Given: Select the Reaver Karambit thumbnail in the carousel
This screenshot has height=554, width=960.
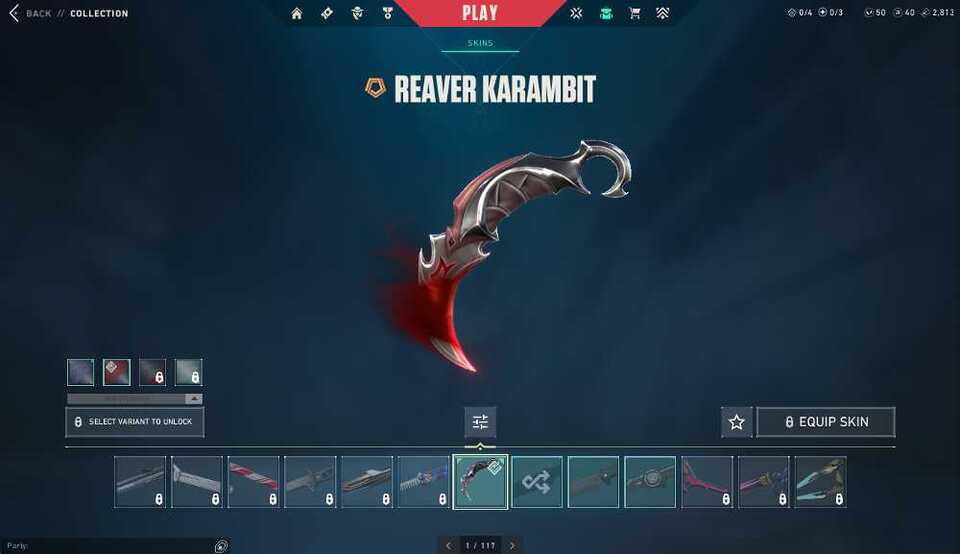Looking at the screenshot, I should 480,482.
